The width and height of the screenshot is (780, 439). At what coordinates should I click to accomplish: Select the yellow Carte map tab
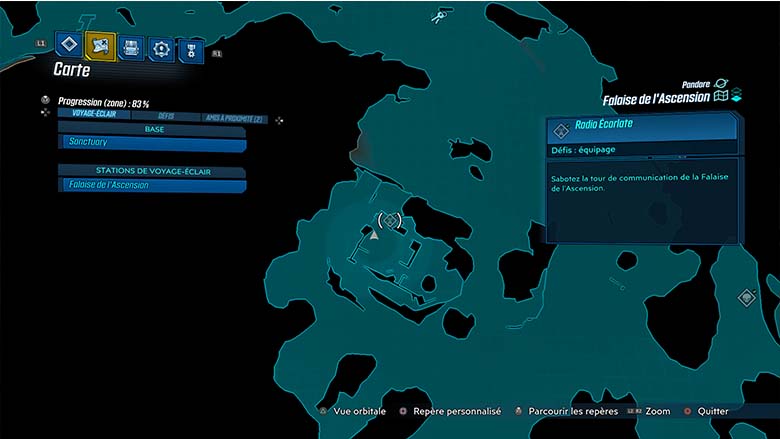(100, 45)
